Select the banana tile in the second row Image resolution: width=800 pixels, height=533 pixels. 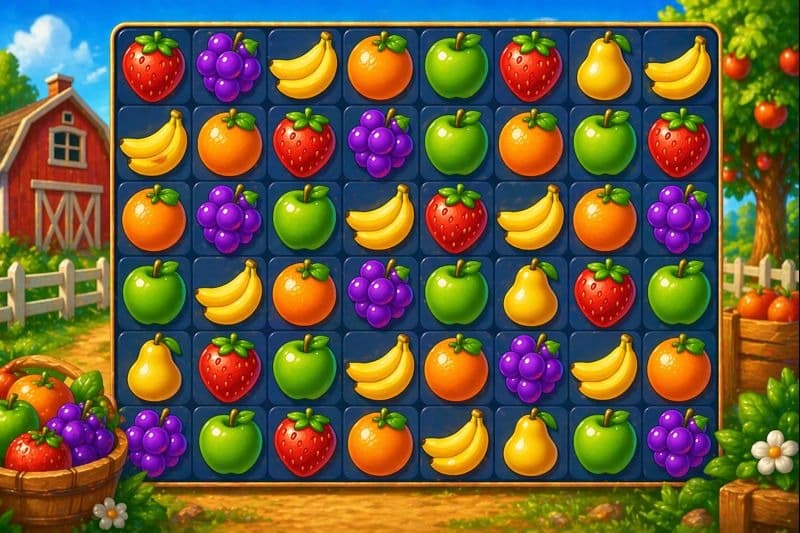(x=154, y=143)
